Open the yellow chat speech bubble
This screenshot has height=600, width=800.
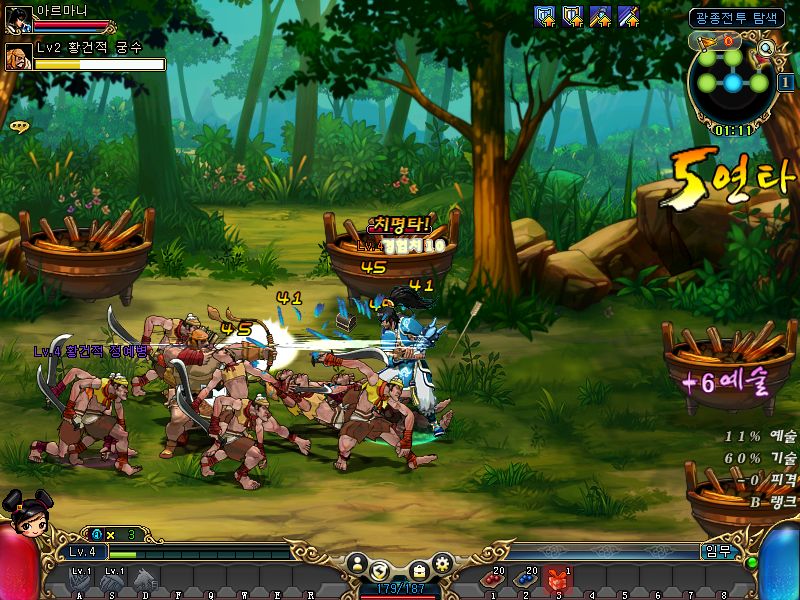18,127
